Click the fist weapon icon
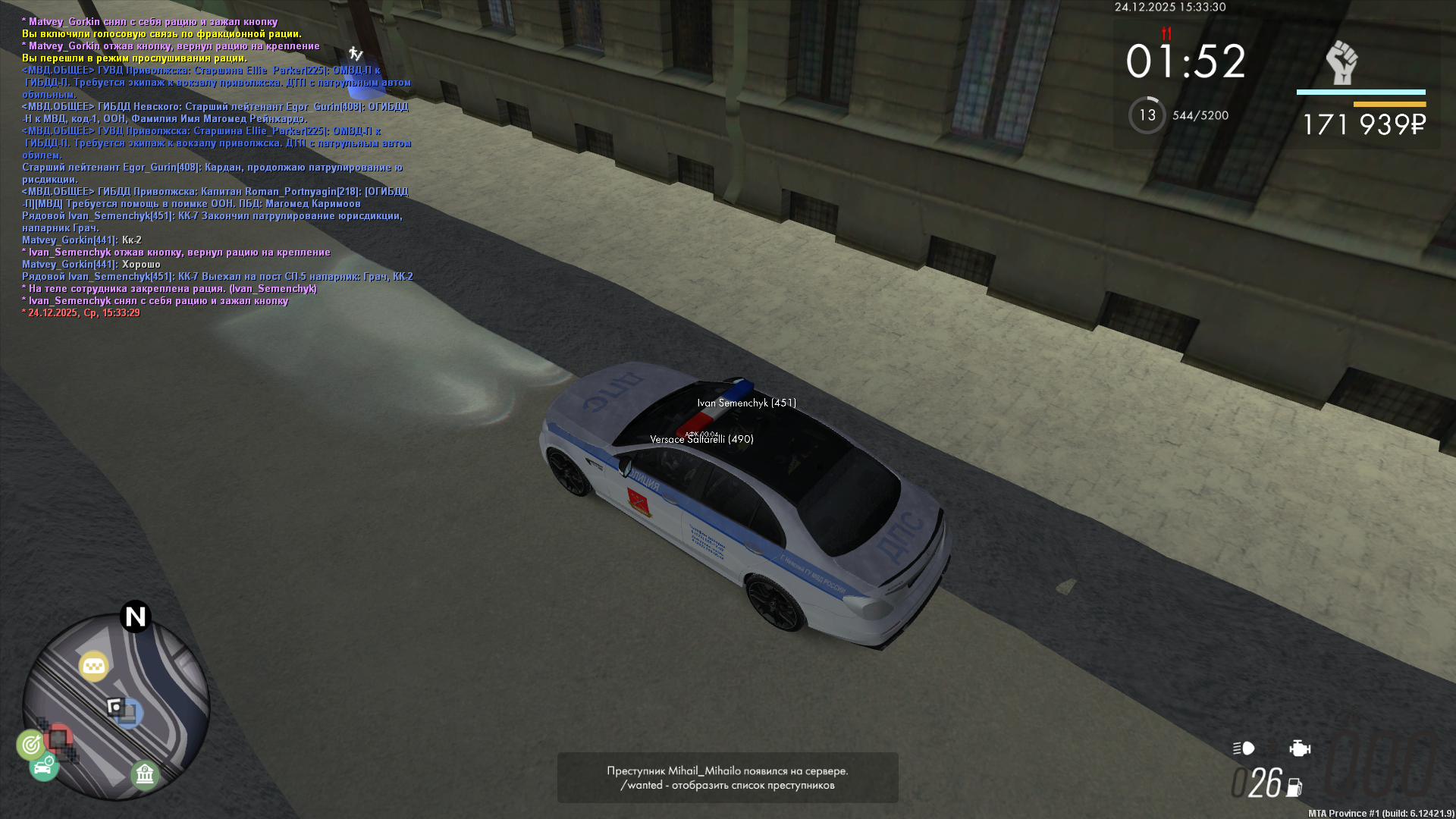 [1341, 62]
